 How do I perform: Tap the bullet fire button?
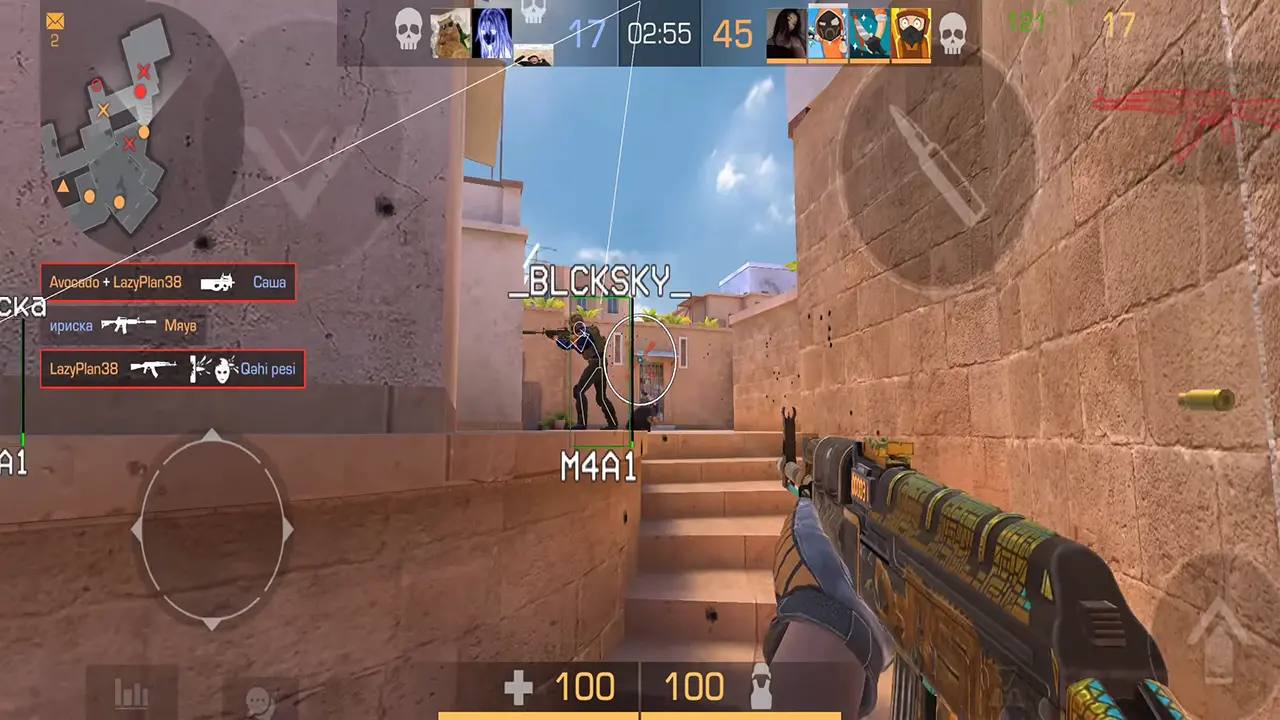pyautogui.click(x=937, y=167)
